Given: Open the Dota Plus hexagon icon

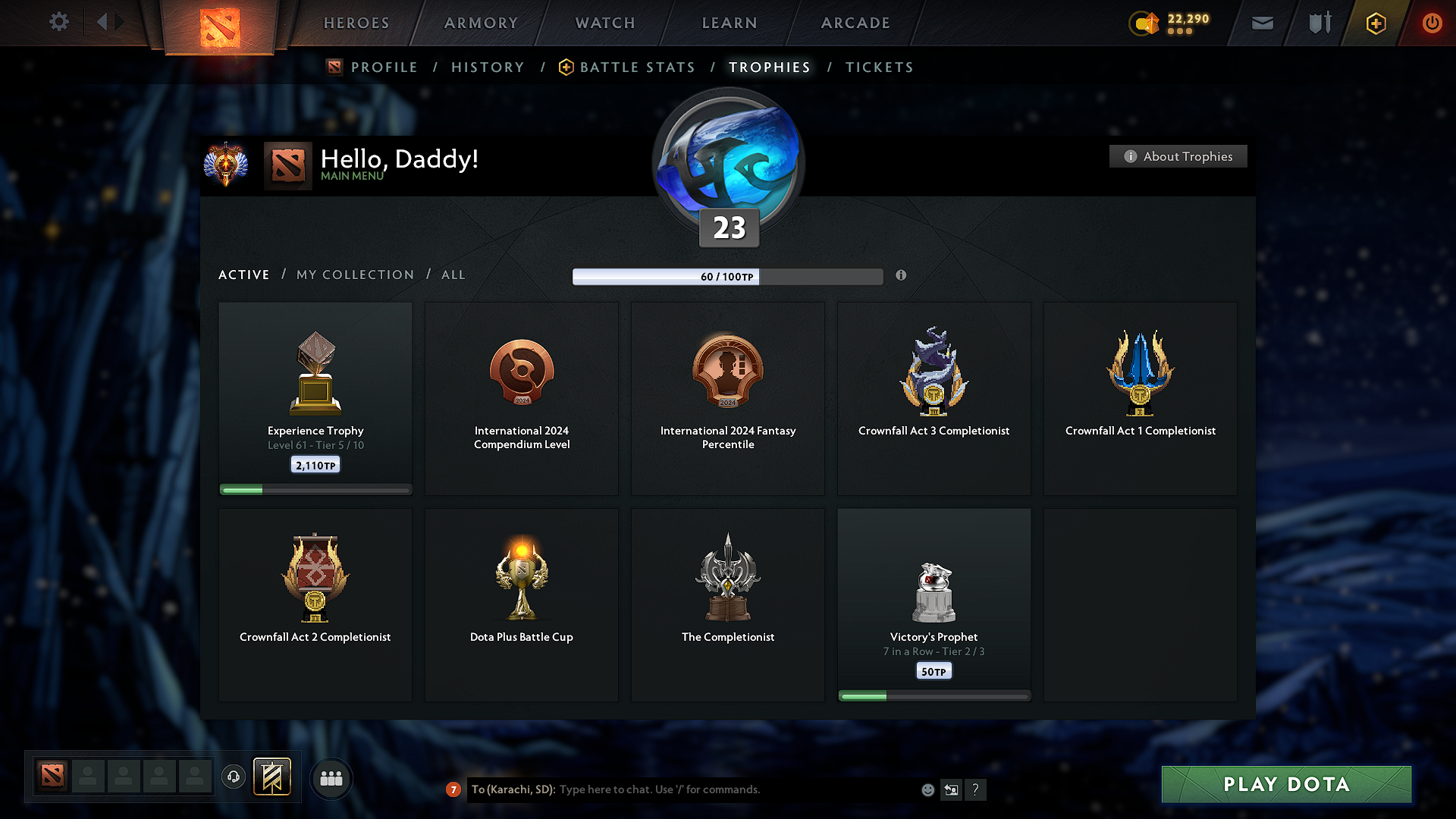Looking at the screenshot, I should (1375, 23).
